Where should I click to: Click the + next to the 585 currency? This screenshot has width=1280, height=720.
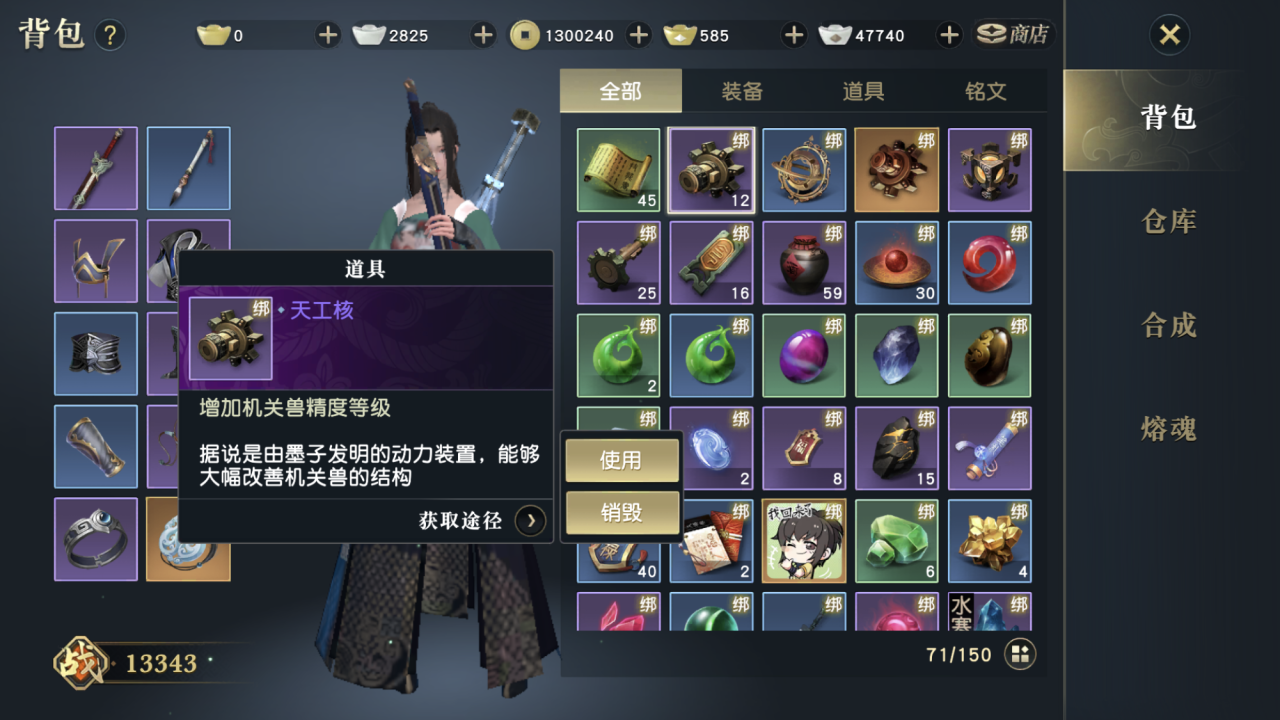(793, 34)
